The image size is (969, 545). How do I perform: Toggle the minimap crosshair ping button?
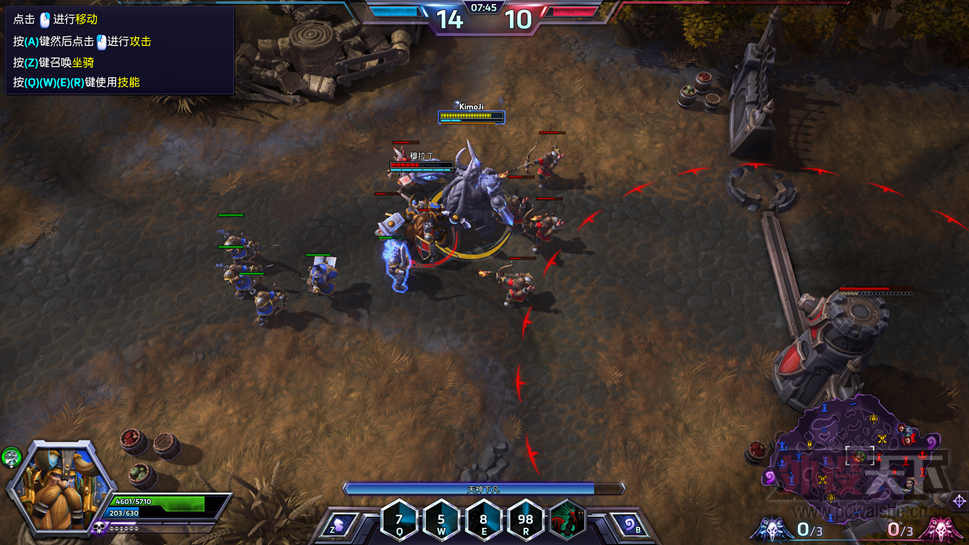tap(959, 501)
